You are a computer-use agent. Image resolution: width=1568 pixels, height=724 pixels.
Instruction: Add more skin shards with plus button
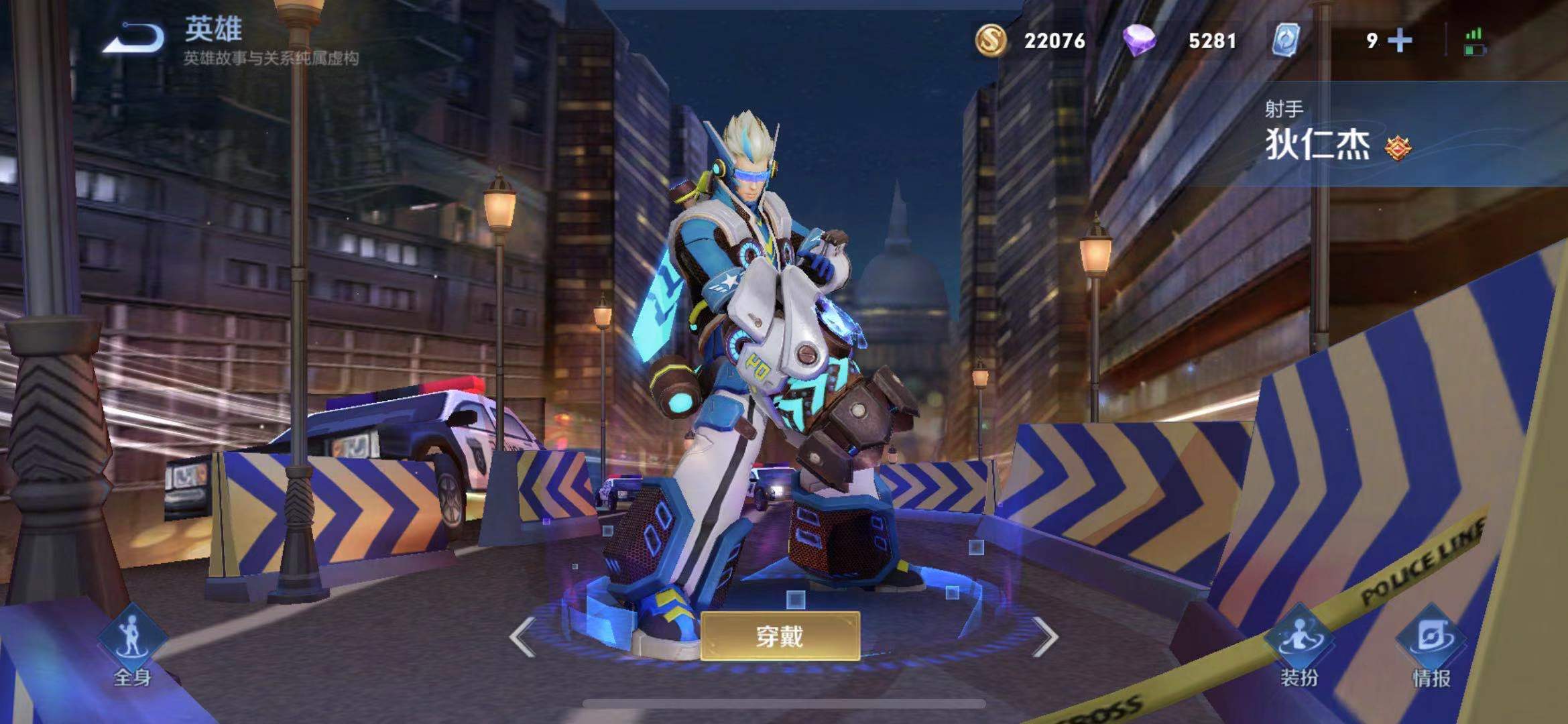tap(1400, 40)
